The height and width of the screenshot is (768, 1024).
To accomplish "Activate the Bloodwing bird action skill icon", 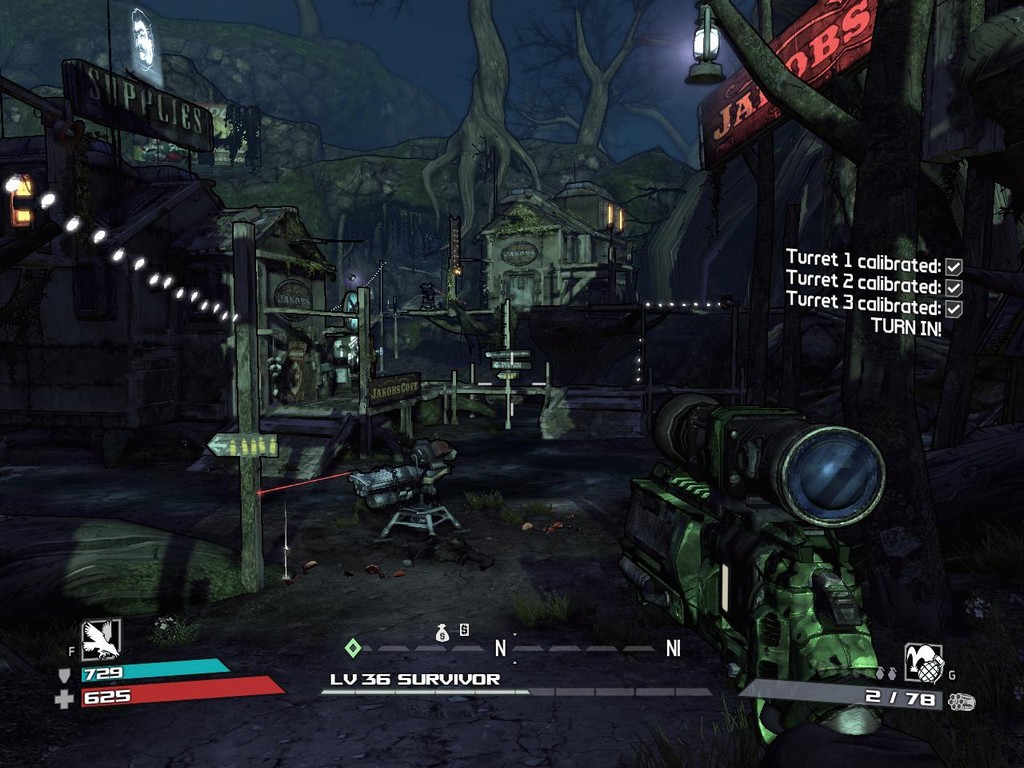I will pyautogui.click(x=101, y=640).
